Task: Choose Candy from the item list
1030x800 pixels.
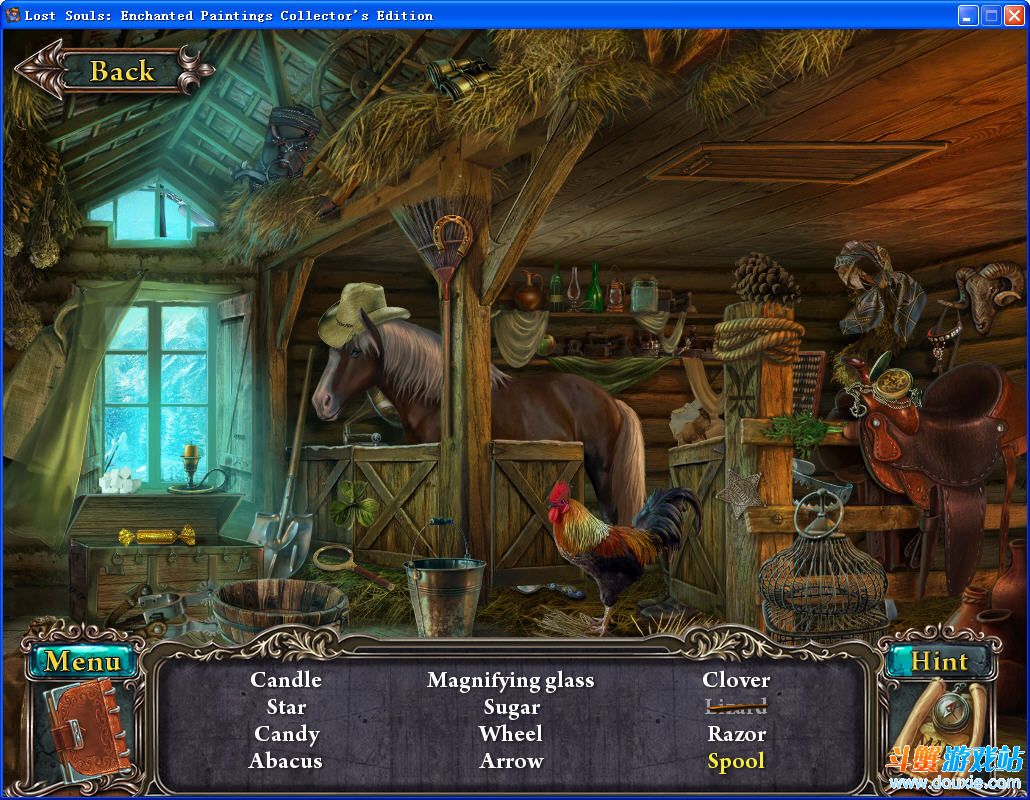Action: 286,734
